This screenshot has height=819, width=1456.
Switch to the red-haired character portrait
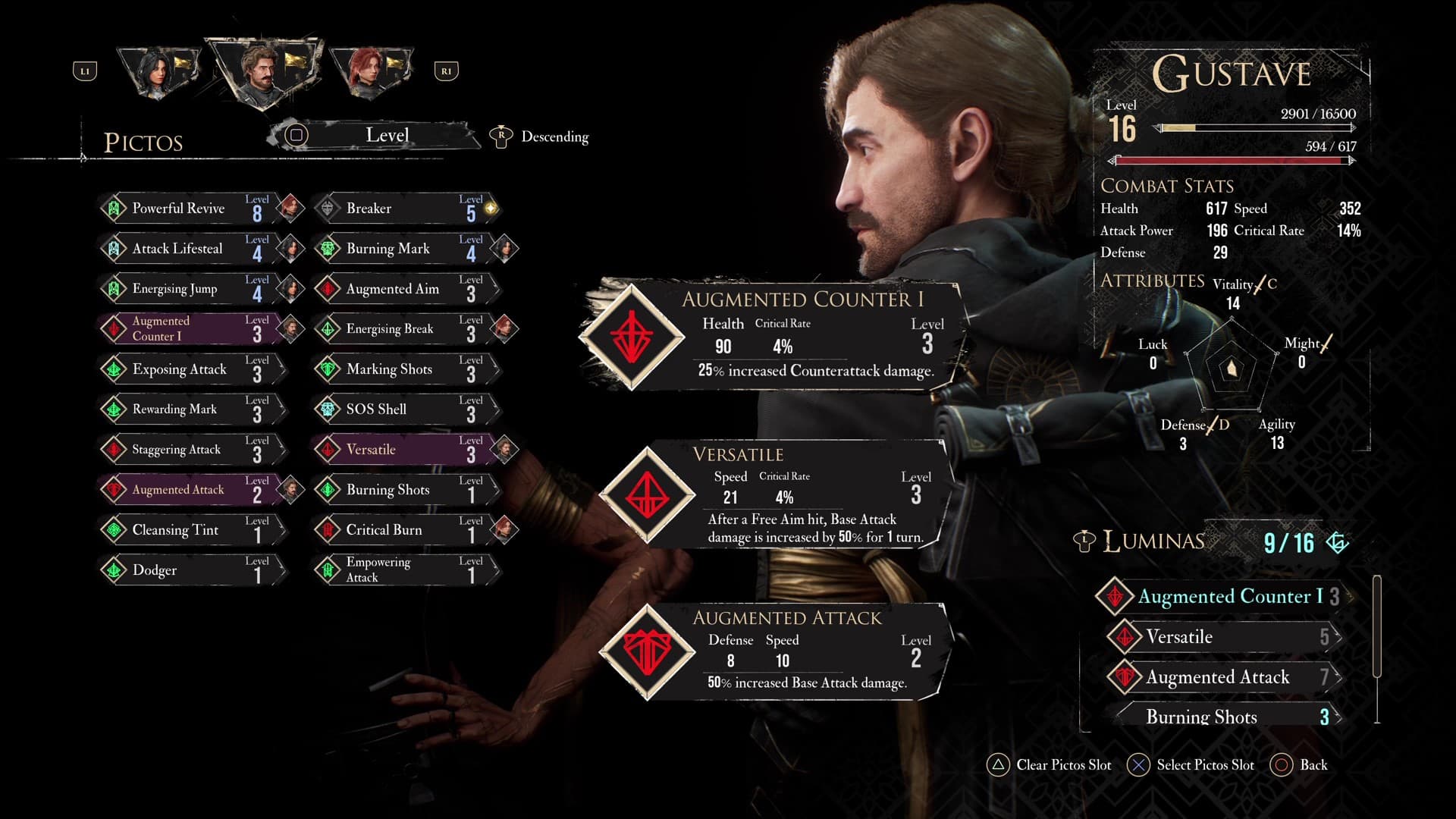tap(372, 72)
